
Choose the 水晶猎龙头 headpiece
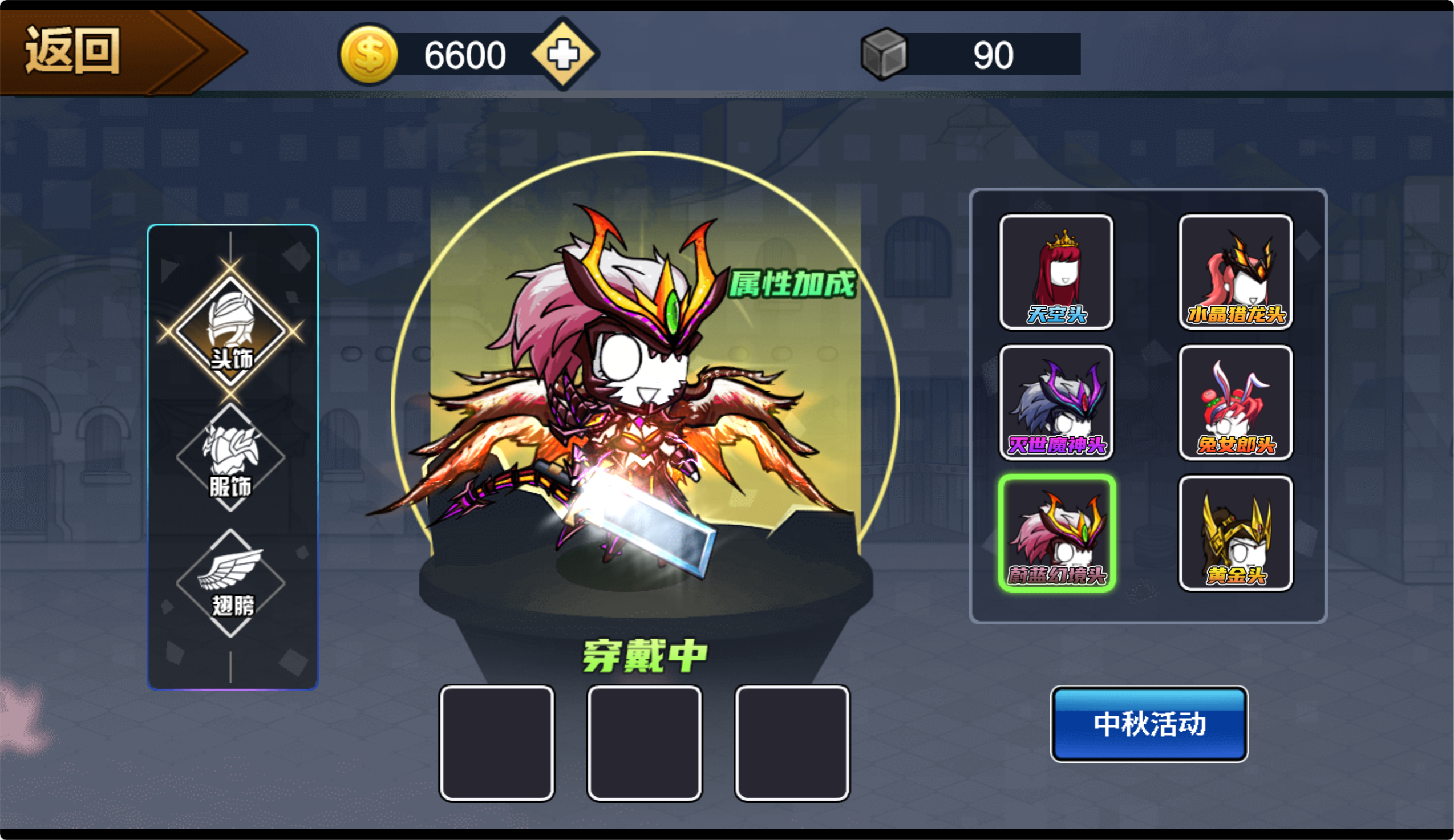pyautogui.click(x=1236, y=273)
